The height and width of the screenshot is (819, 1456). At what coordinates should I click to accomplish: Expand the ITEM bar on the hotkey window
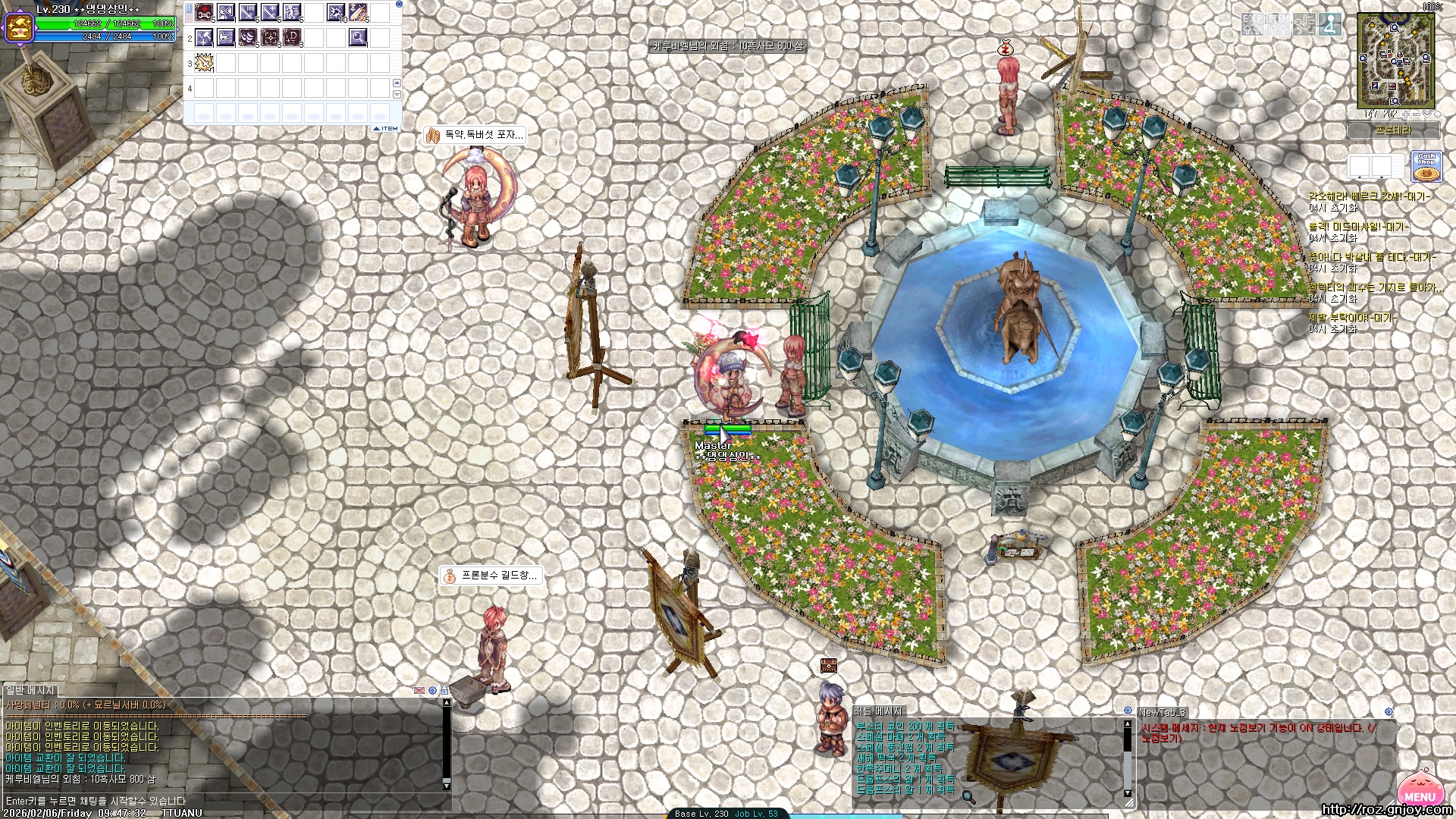tap(386, 129)
